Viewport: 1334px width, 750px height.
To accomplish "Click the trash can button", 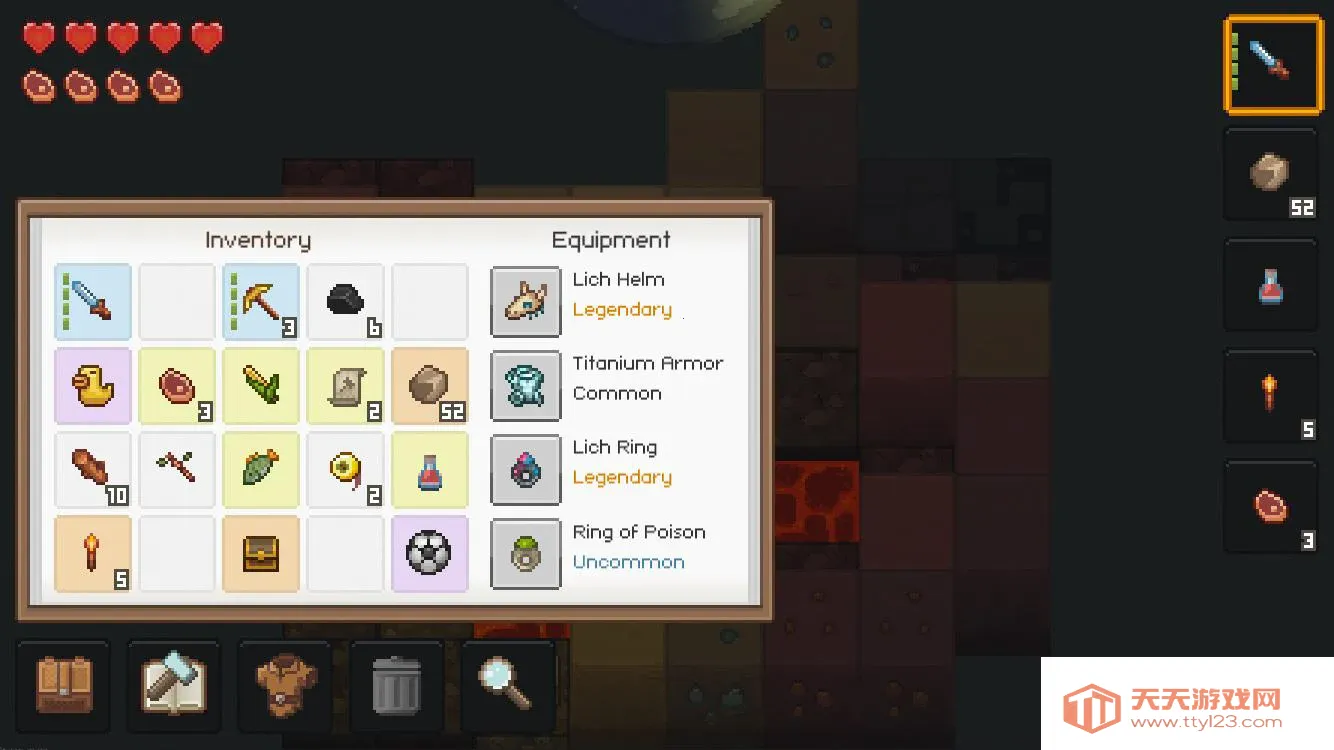I will 396,685.
